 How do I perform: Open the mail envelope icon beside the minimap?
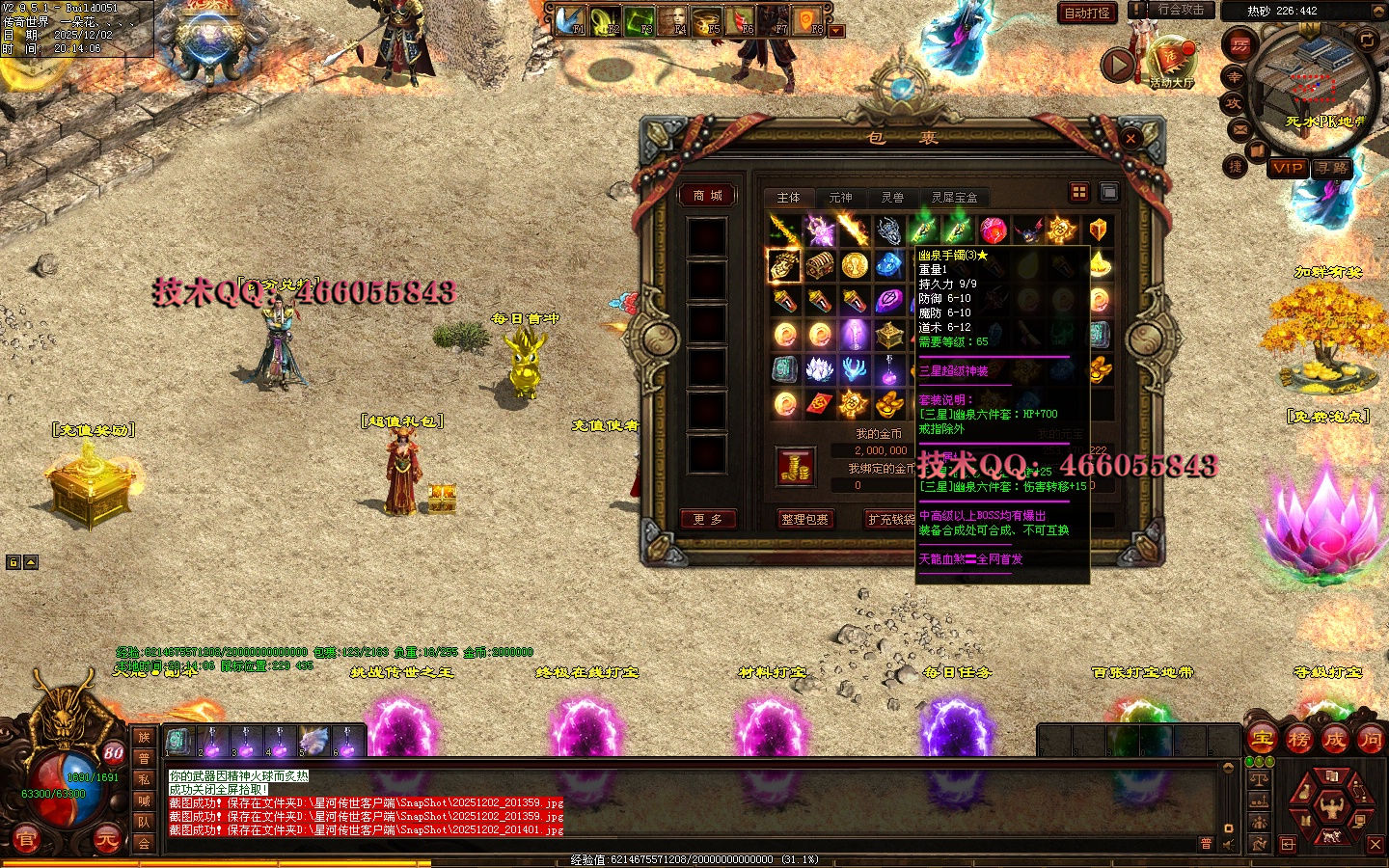click(x=1239, y=128)
